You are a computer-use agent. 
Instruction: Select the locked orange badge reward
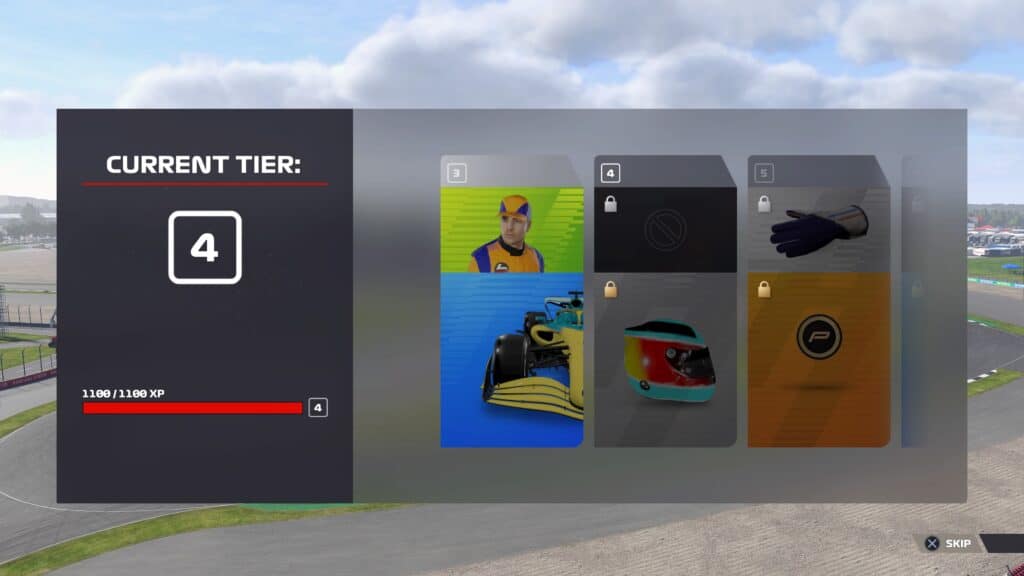819,360
